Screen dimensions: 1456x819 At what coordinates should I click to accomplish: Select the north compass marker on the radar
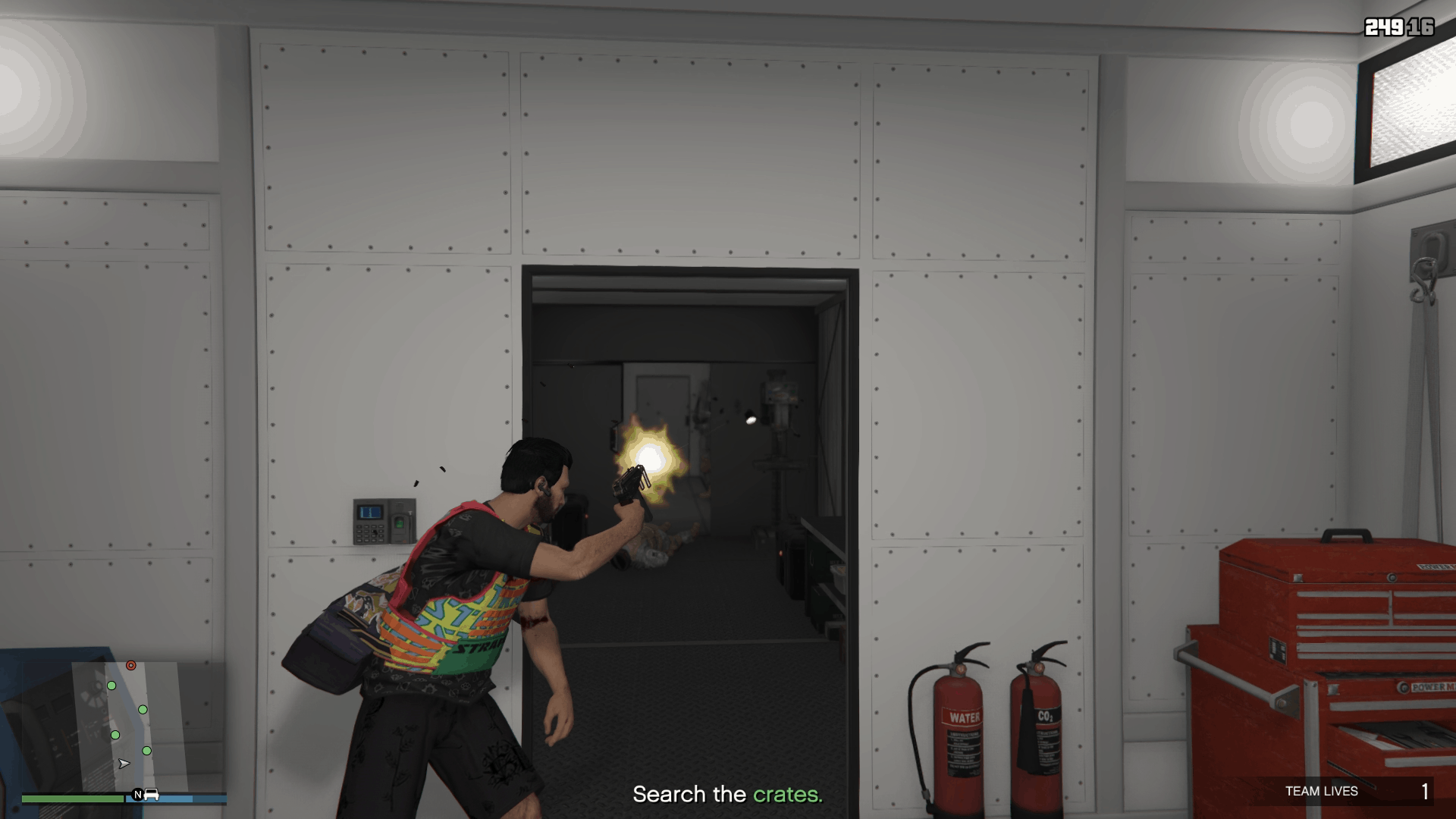pyautogui.click(x=138, y=795)
